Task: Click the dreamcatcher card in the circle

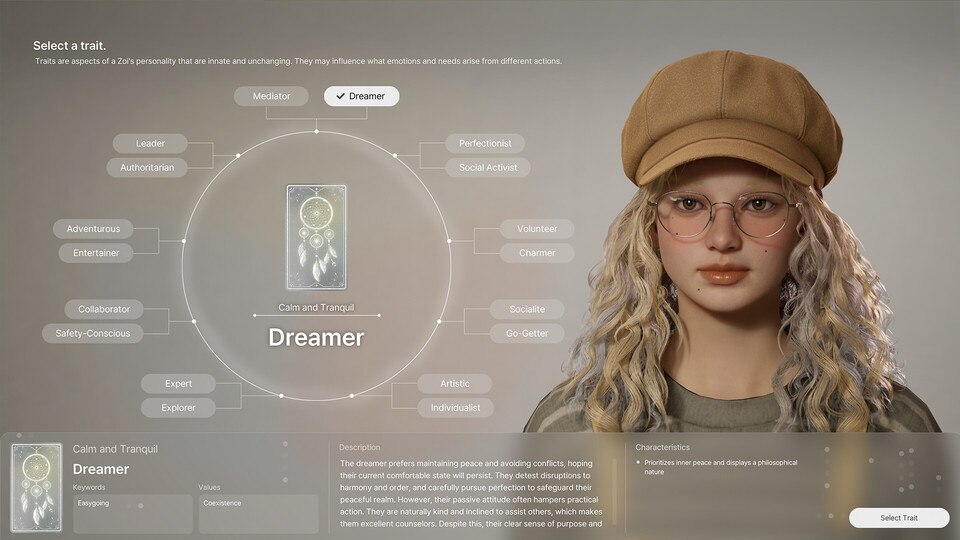Action: 316,237
